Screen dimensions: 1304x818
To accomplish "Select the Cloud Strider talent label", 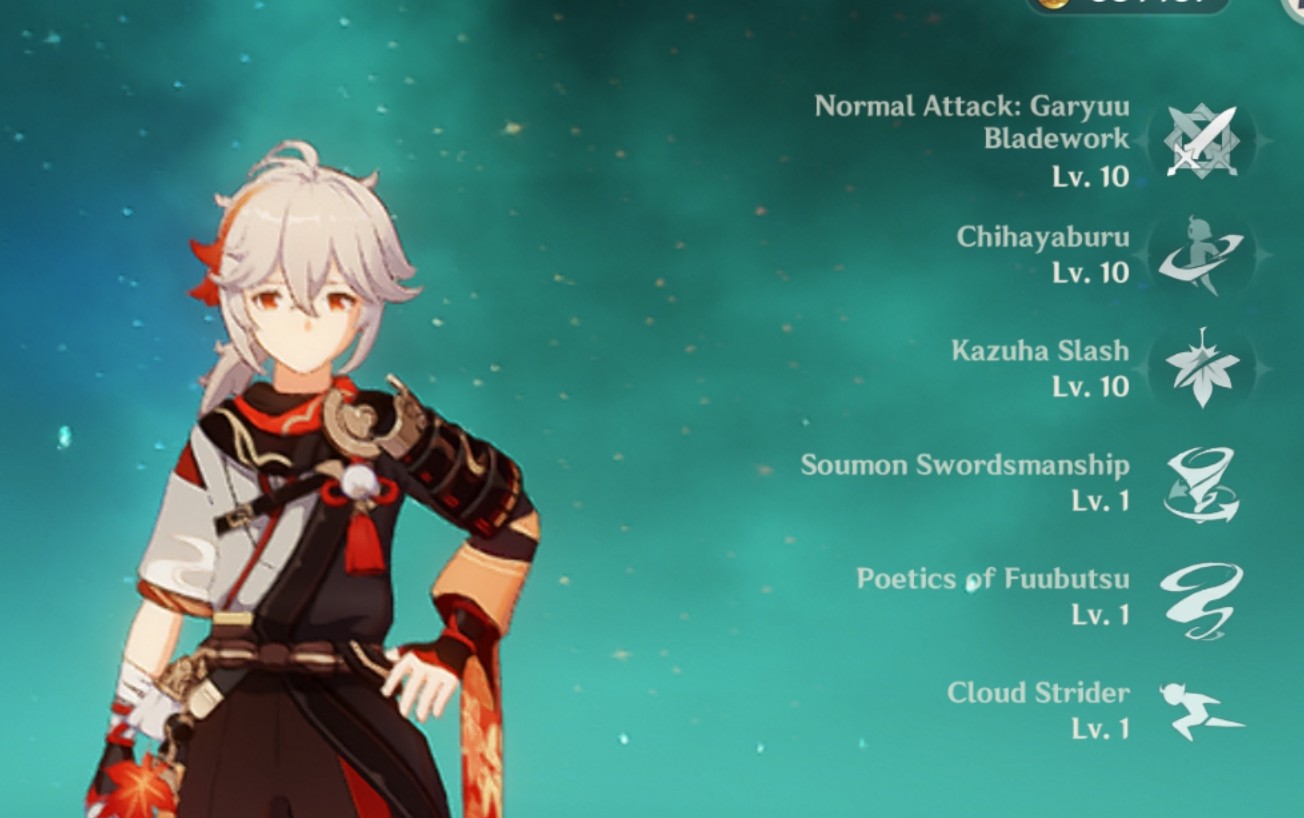I will click(1040, 693).
